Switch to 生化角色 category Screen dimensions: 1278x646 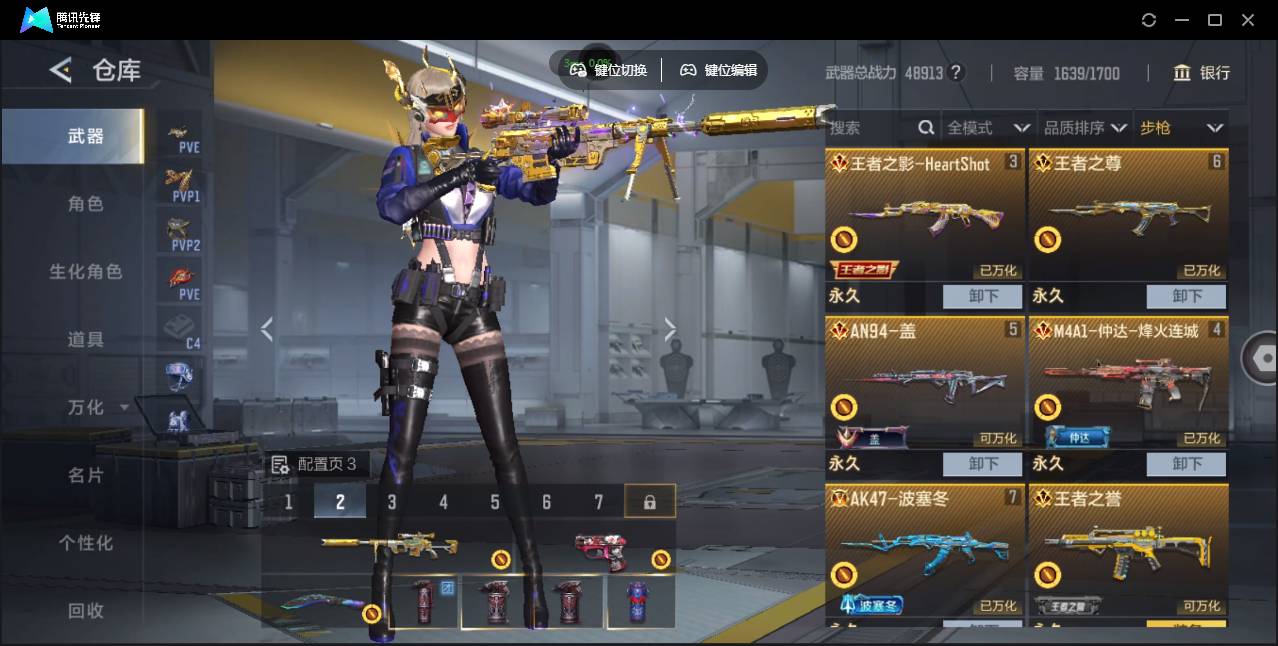point(85,272)
